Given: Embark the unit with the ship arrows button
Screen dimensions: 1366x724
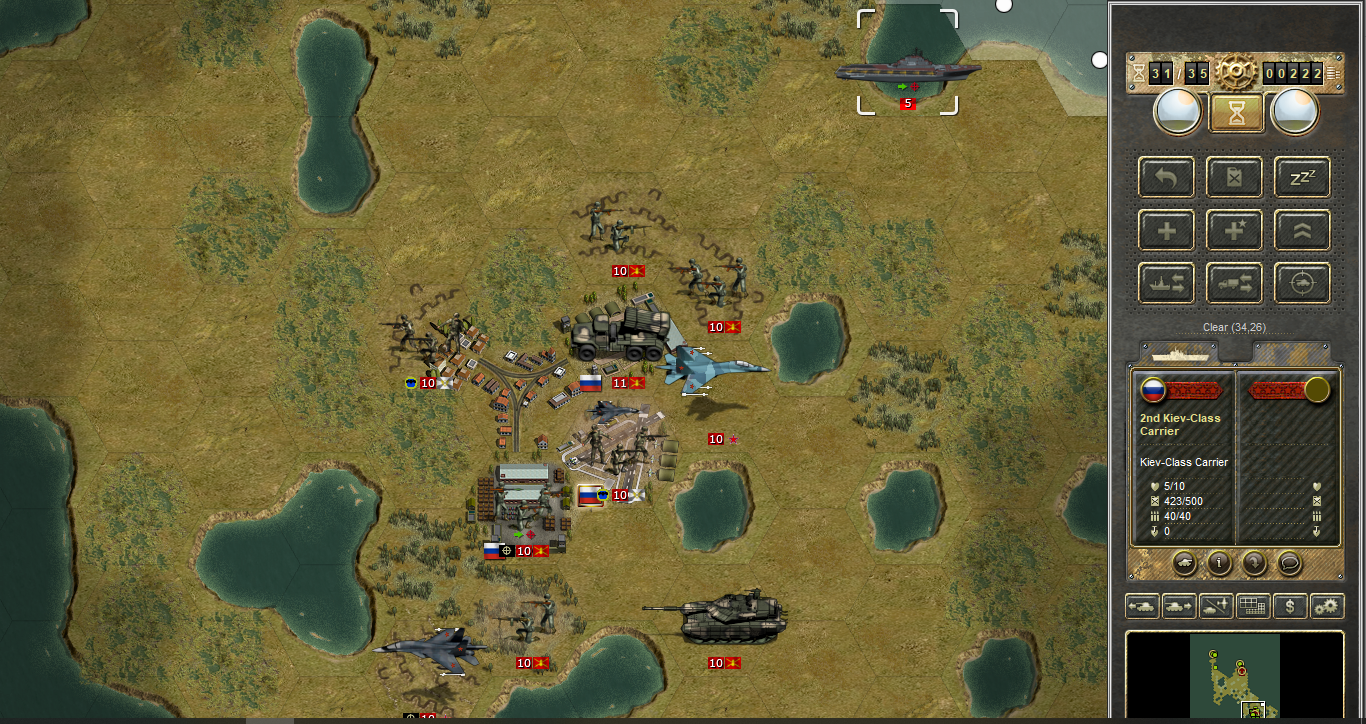Looking at the screenshot, I should coord(1166,284).
